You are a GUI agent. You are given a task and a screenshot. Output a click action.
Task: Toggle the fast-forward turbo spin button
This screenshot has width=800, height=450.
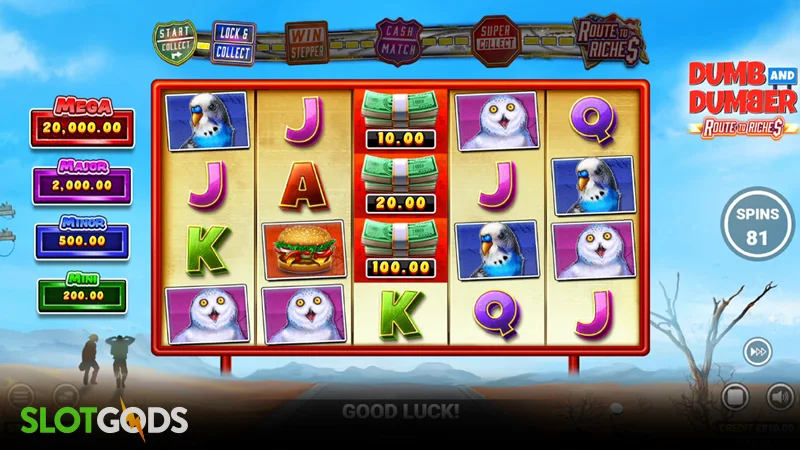[x=756, y=351]
